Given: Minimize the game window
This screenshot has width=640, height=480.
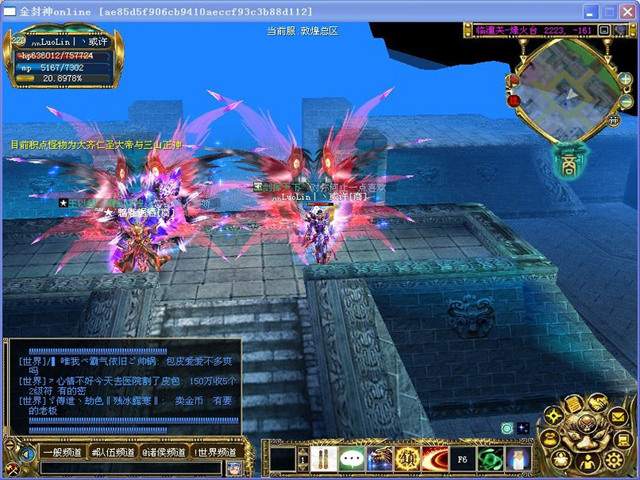Looking at the screenshot, I should 591,9.
